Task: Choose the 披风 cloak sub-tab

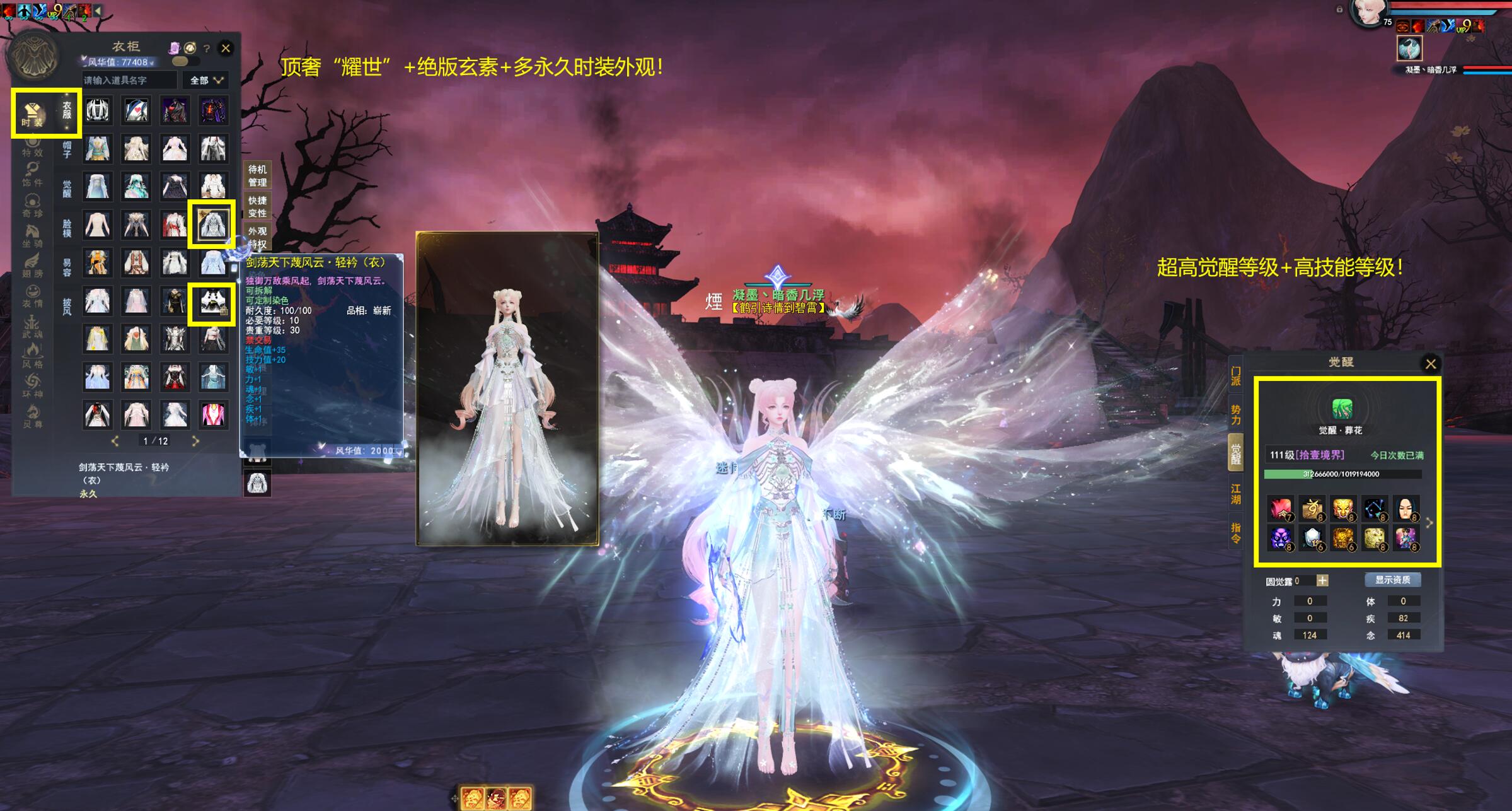Action: click(x=67, y=306)
